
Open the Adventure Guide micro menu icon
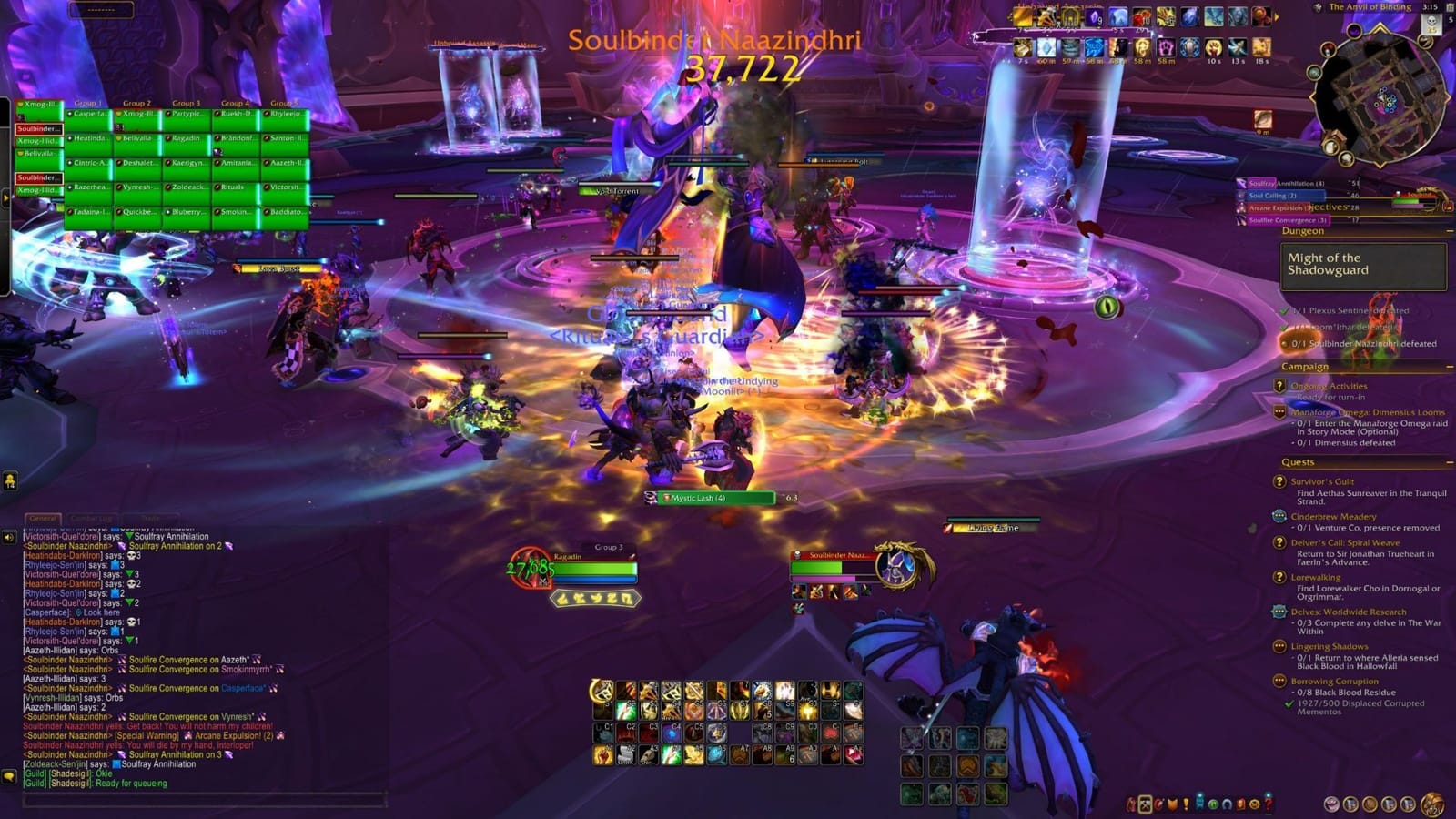tap(1239, 805)
